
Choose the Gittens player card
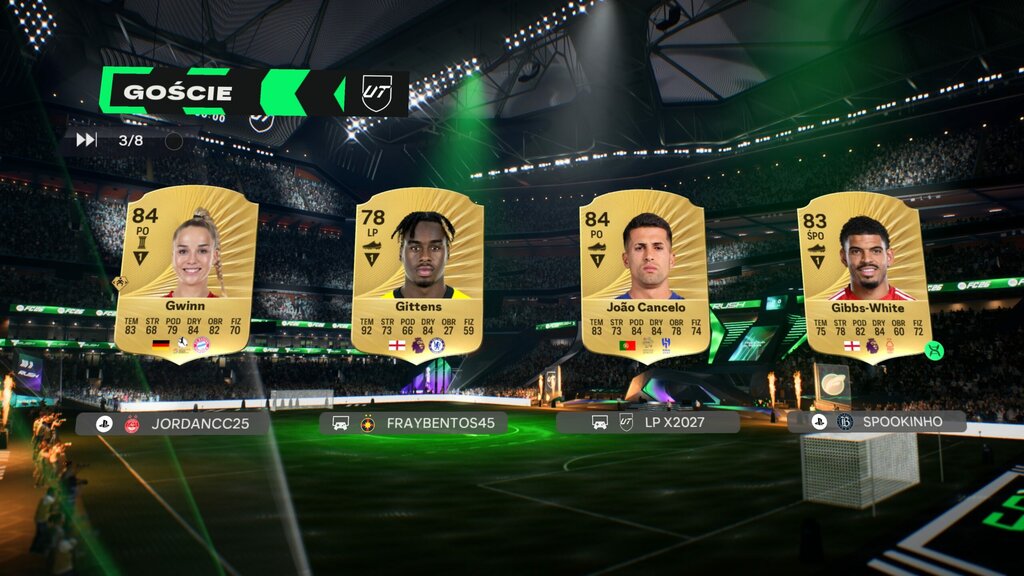point(417,273)
